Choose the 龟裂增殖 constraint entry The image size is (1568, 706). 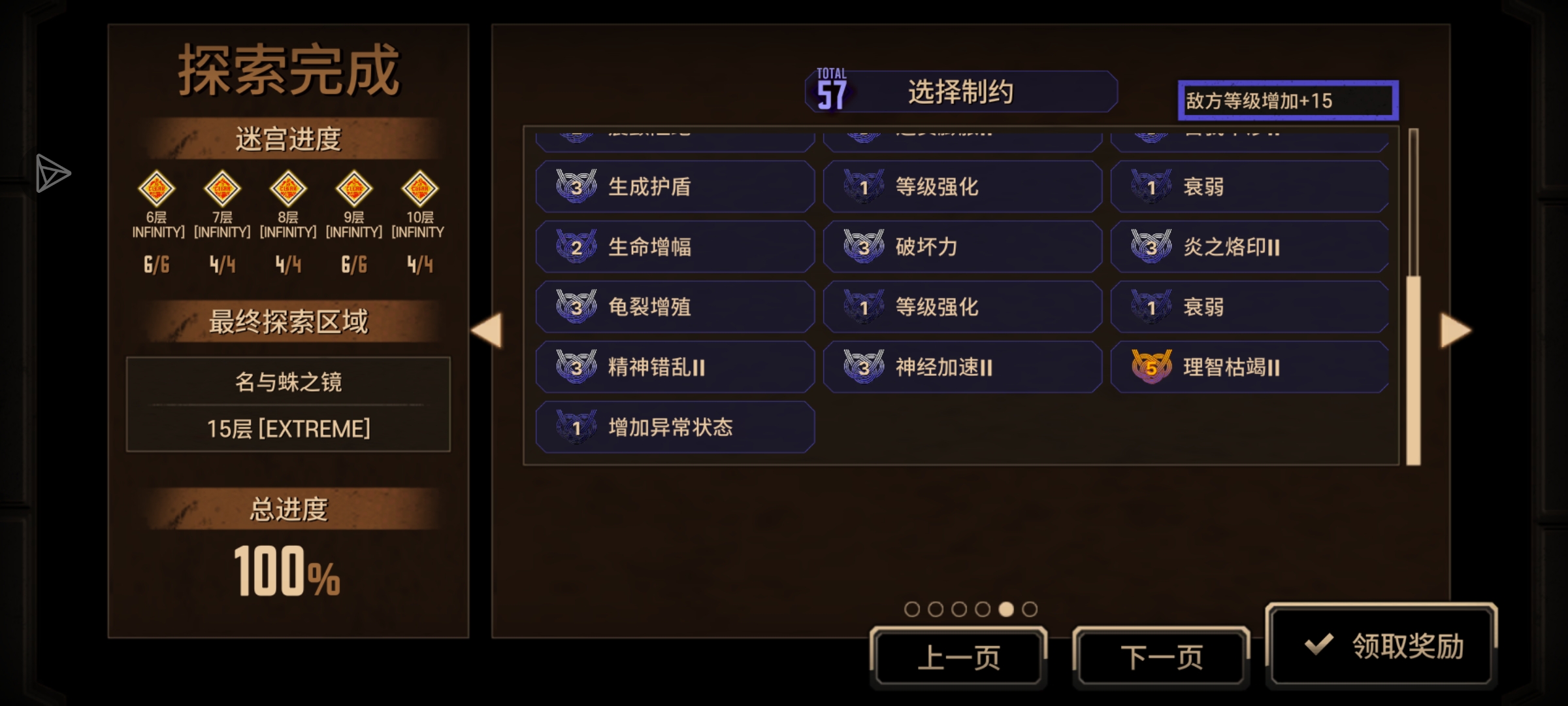click(x=675, y=307)
